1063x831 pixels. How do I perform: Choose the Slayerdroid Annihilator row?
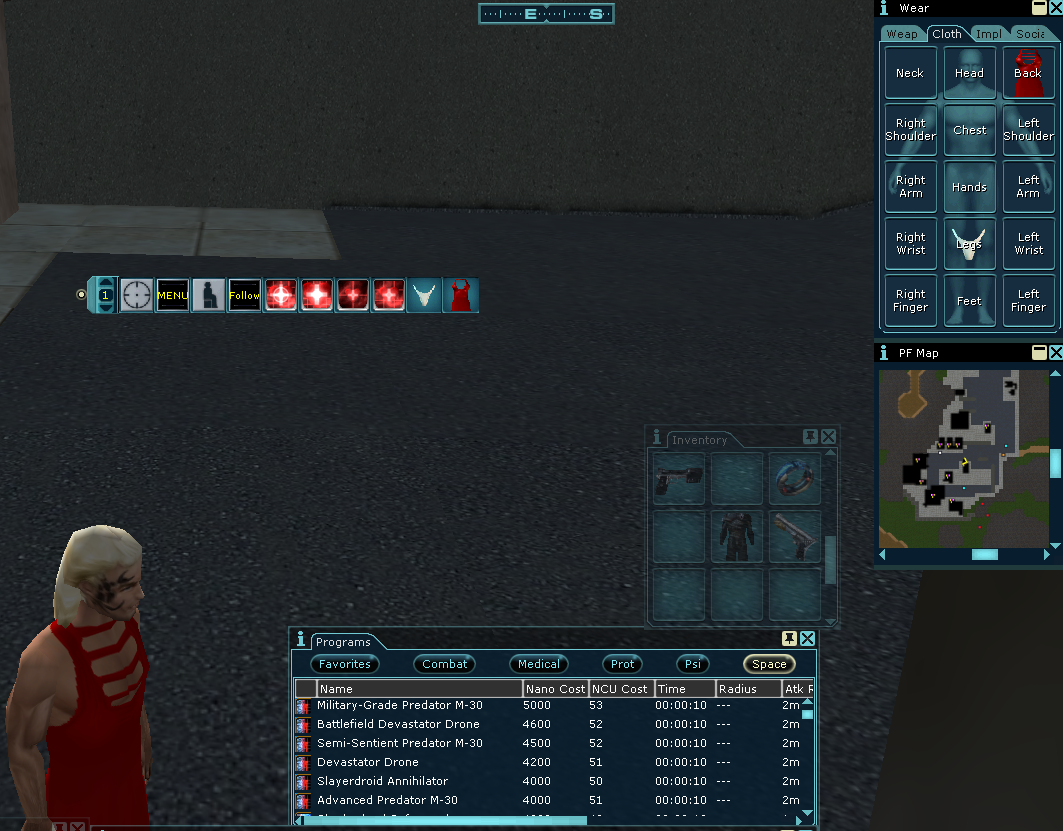[x=382, y=781]
